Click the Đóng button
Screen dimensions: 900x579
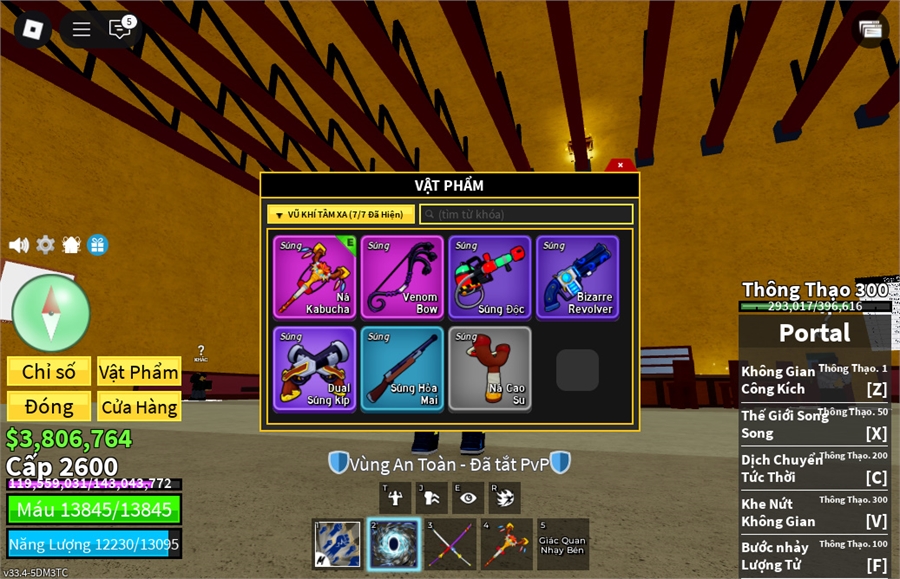coord(49,407)
